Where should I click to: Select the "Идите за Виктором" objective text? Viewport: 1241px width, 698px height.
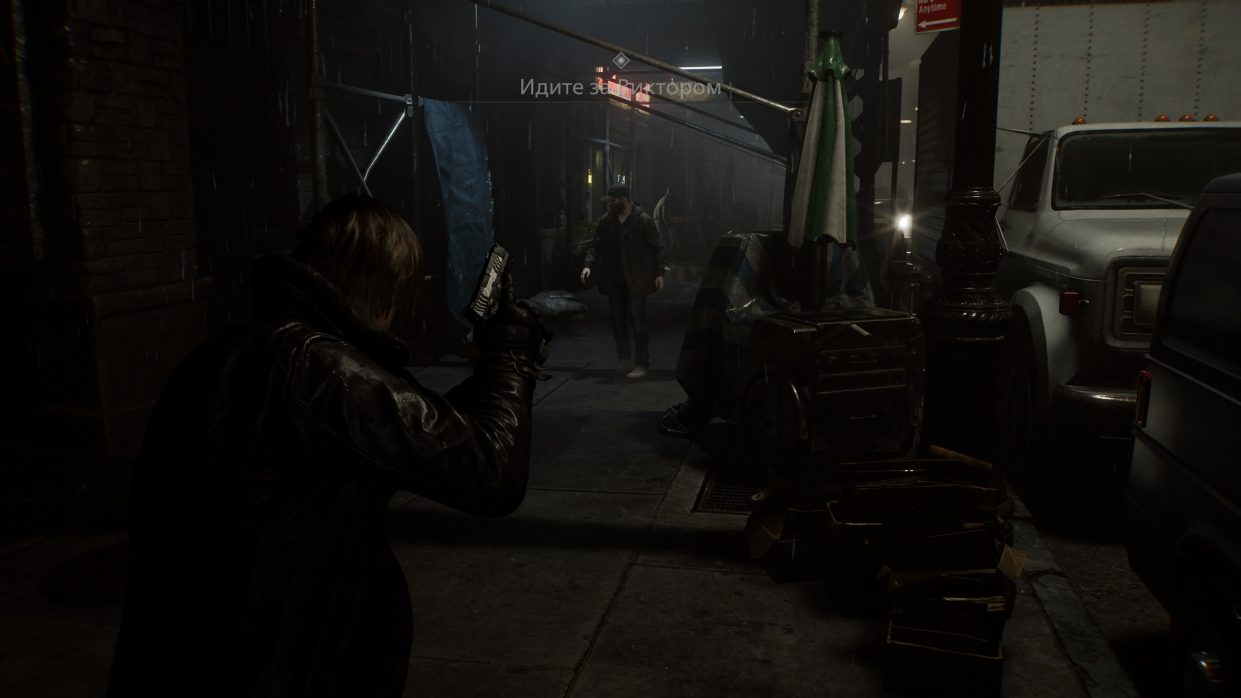pos(620,88)
